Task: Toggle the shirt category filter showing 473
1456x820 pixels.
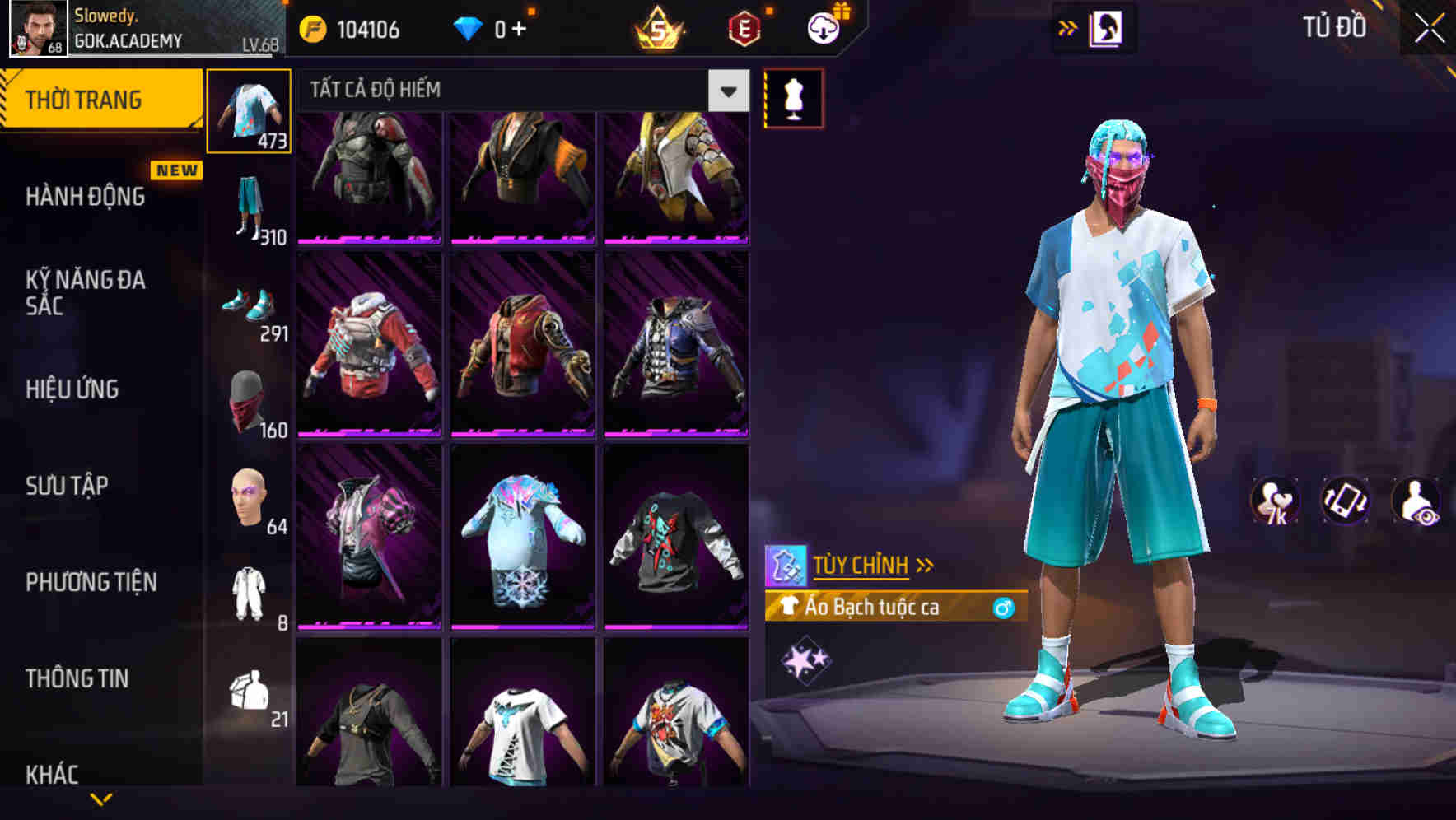Action: (250, 111)
